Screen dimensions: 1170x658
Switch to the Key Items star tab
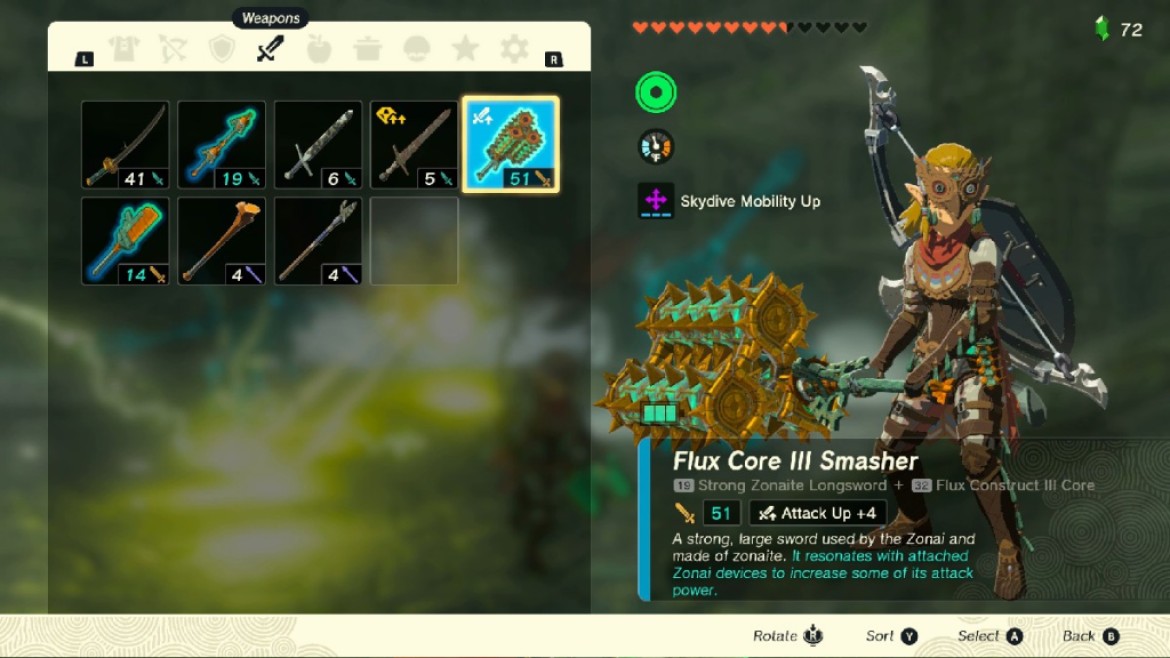(465, 49)
